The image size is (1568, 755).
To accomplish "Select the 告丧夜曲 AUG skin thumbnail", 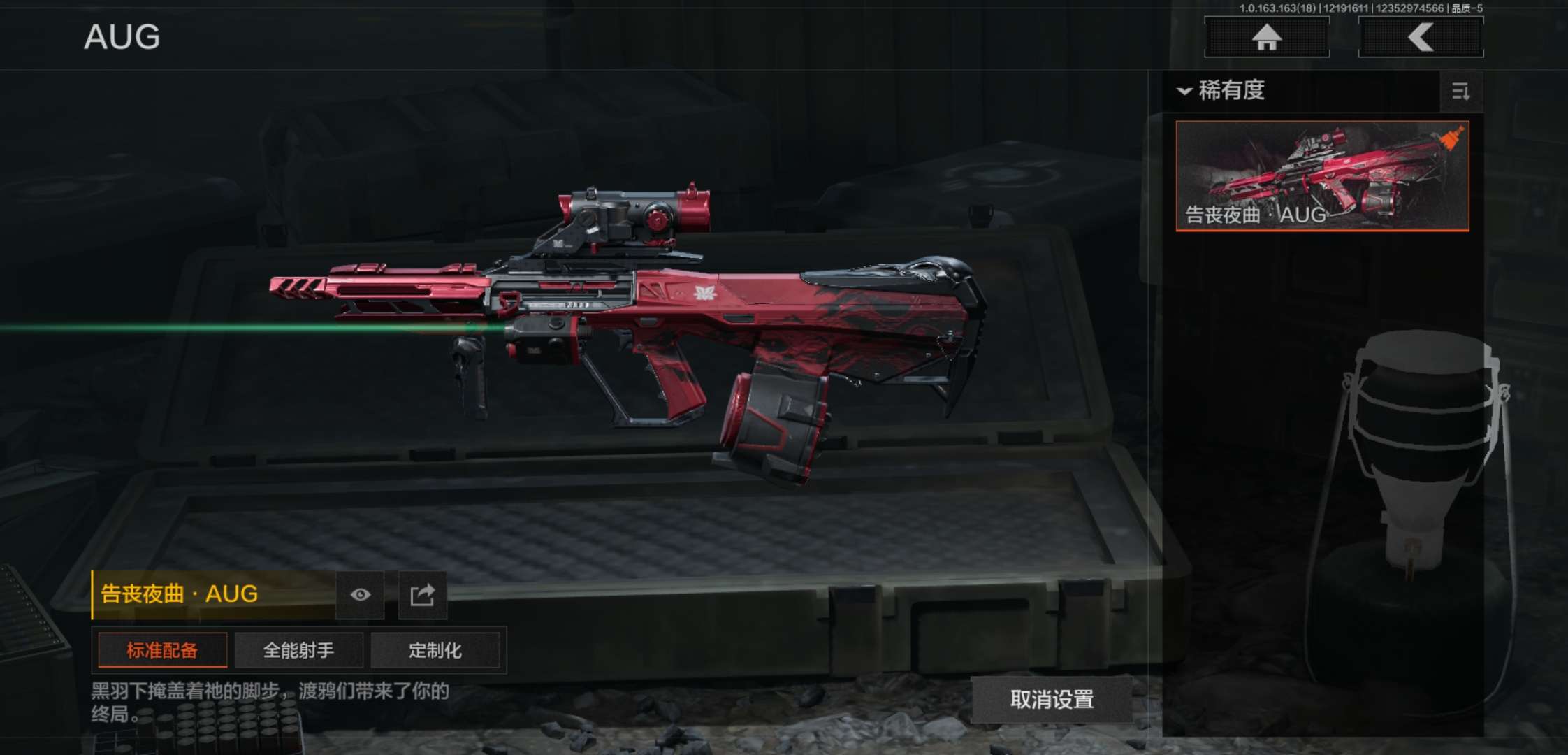I will [x=1322, y=175].
